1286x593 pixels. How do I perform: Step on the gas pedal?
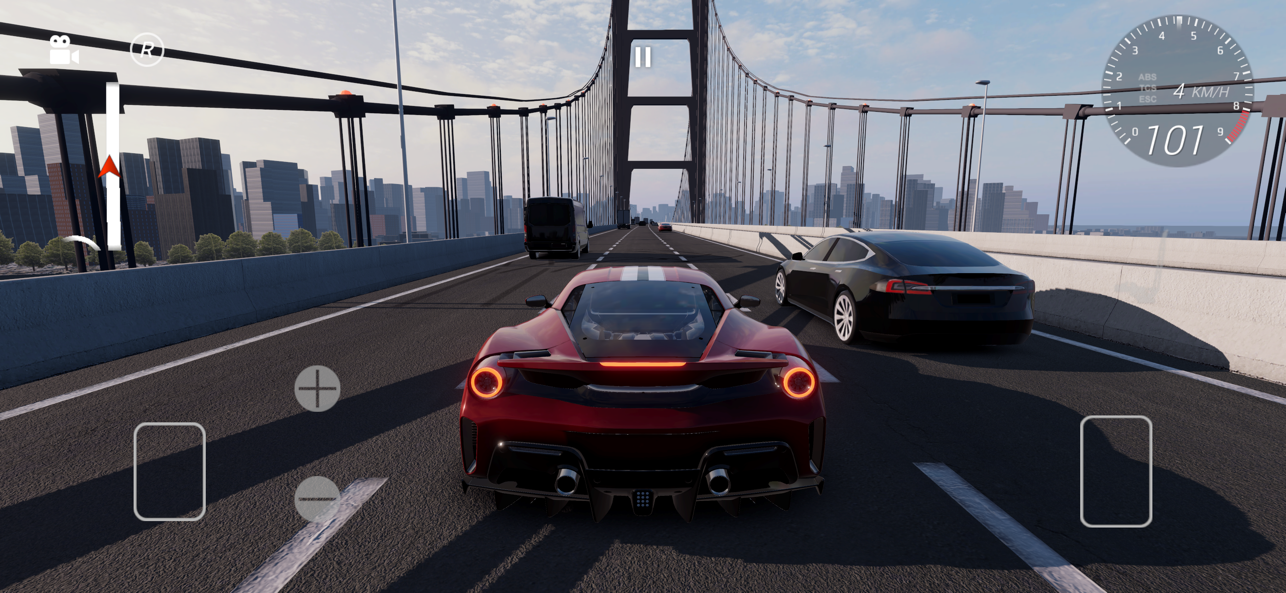tap(1115, 471)
